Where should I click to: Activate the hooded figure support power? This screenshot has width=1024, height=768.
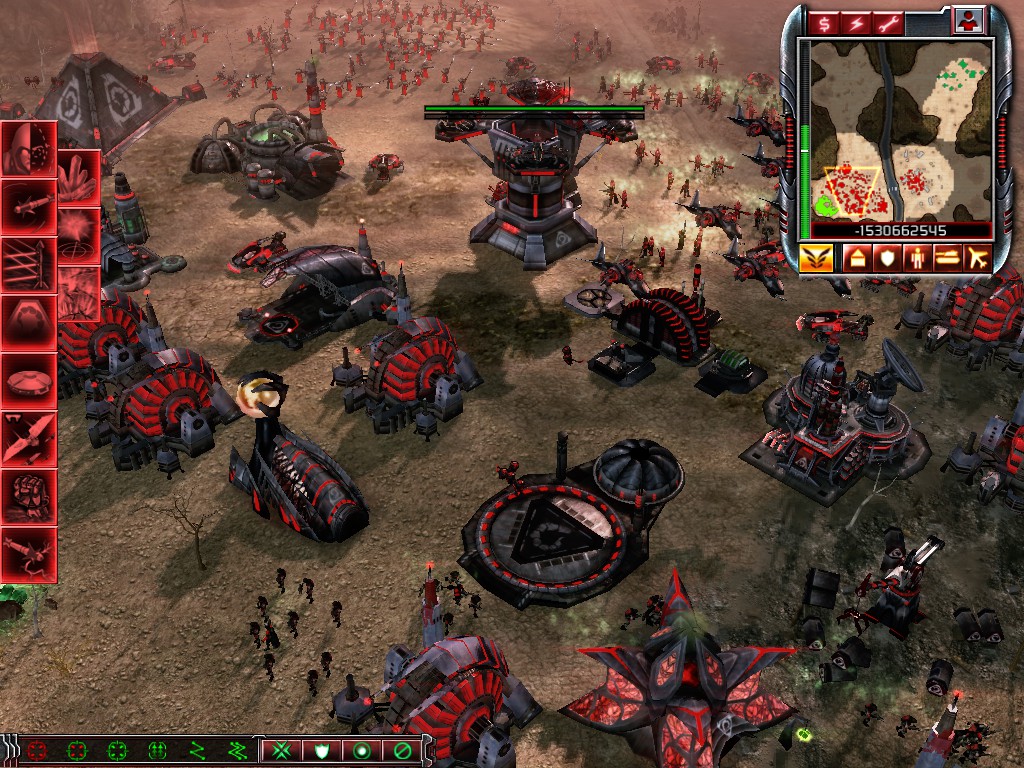(28, 148)
